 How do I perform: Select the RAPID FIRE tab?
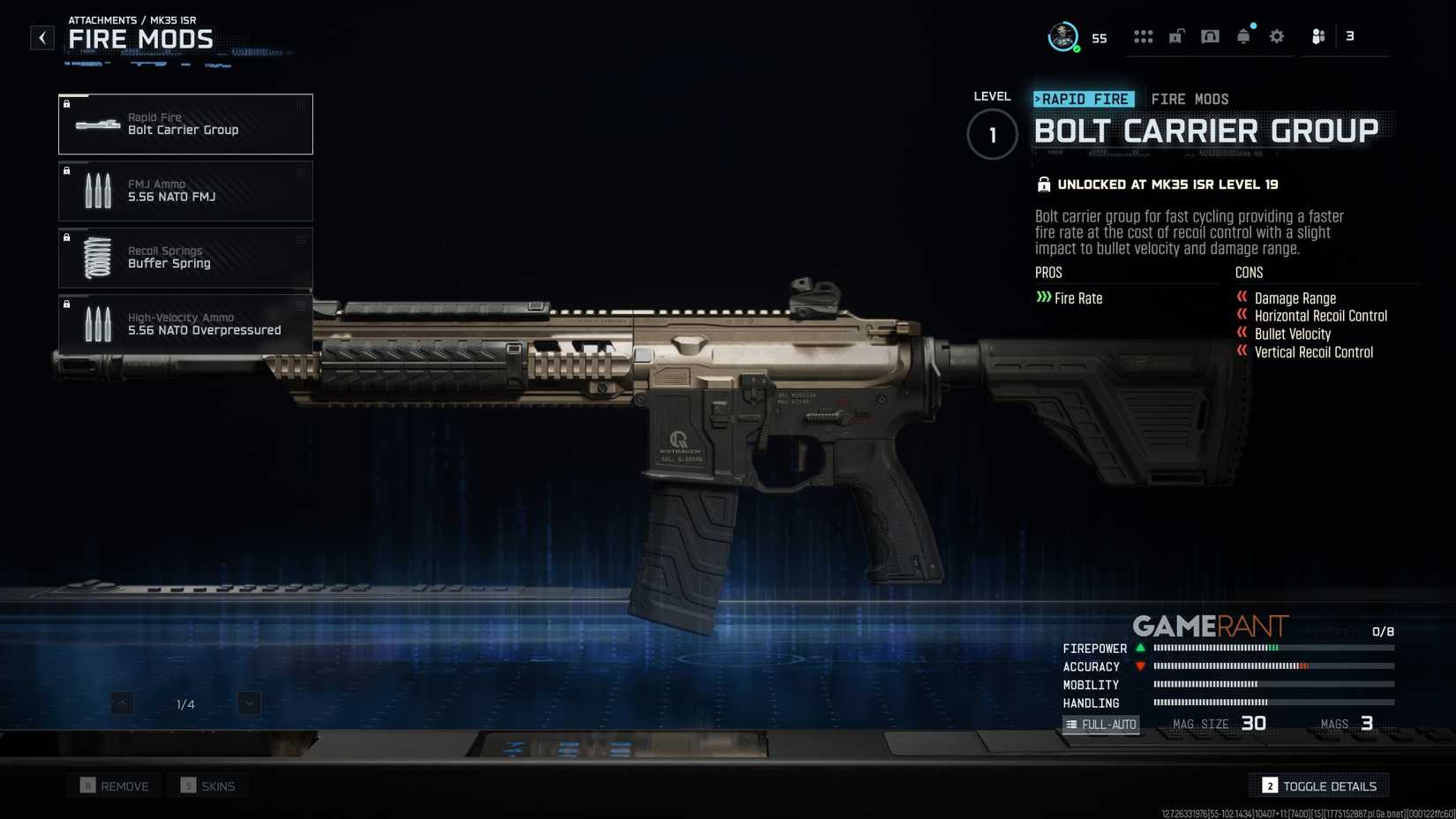(1083, 99)
